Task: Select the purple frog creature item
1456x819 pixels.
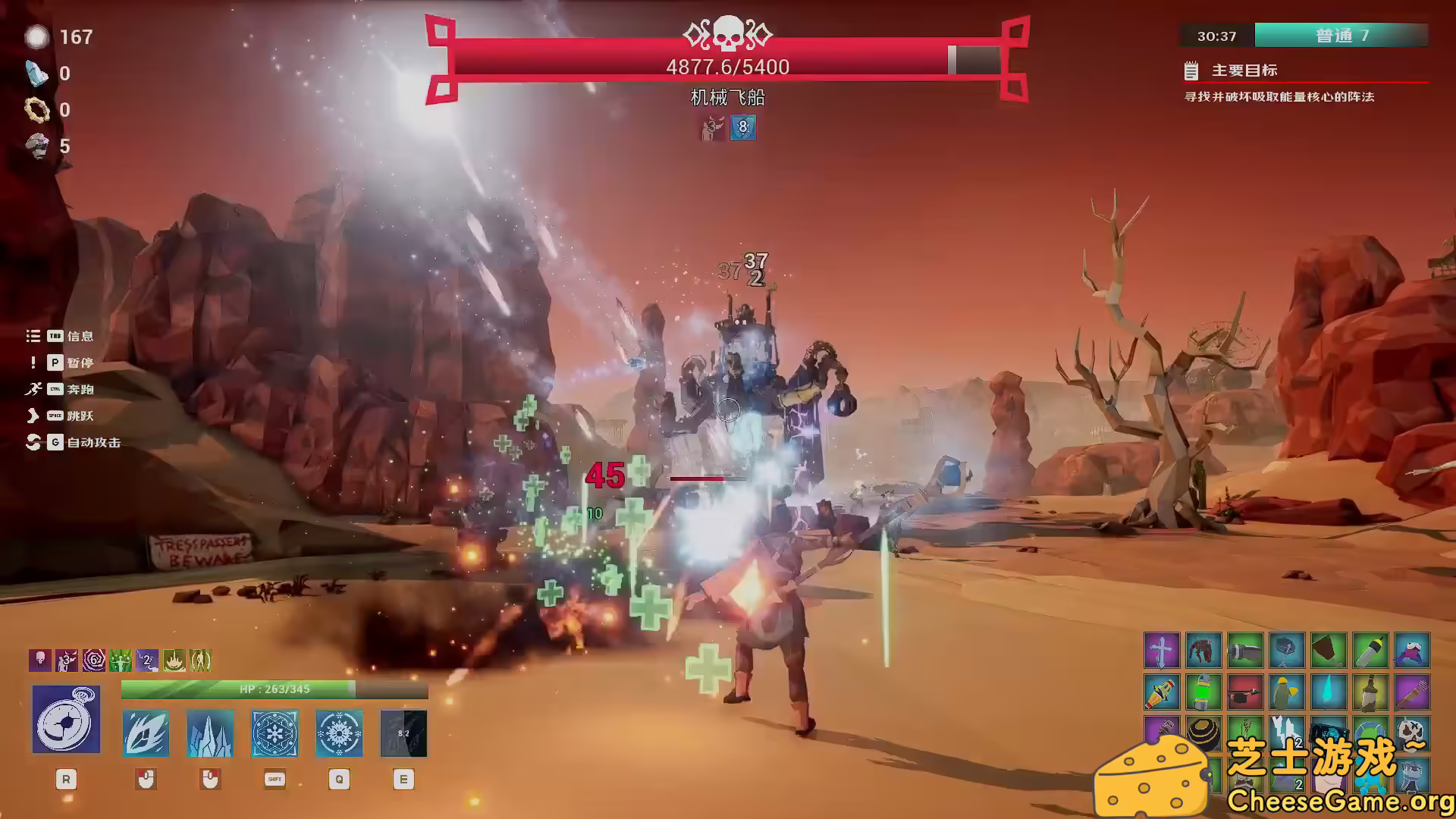Action: 1412,651
